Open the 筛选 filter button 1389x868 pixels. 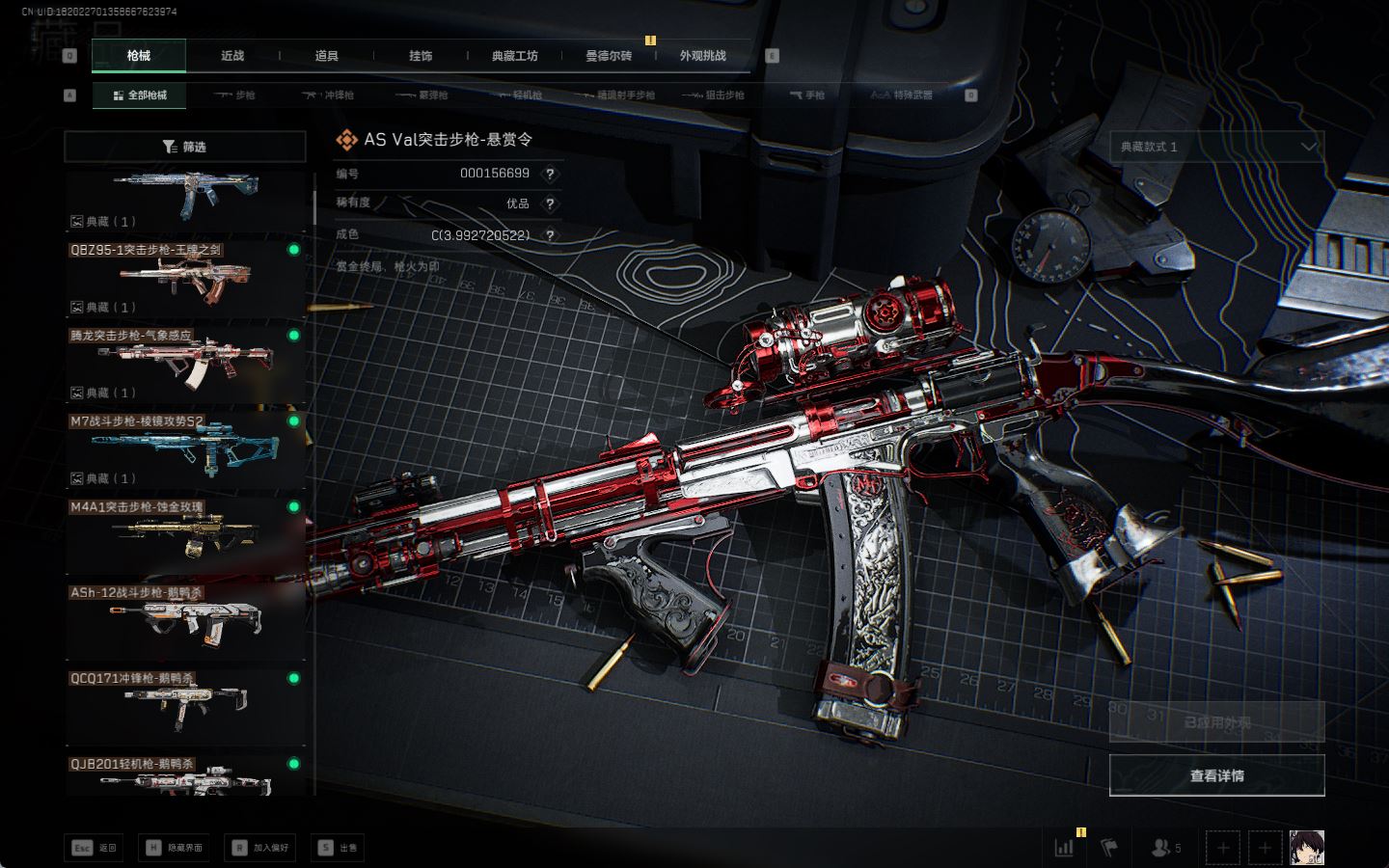[185, 147]
